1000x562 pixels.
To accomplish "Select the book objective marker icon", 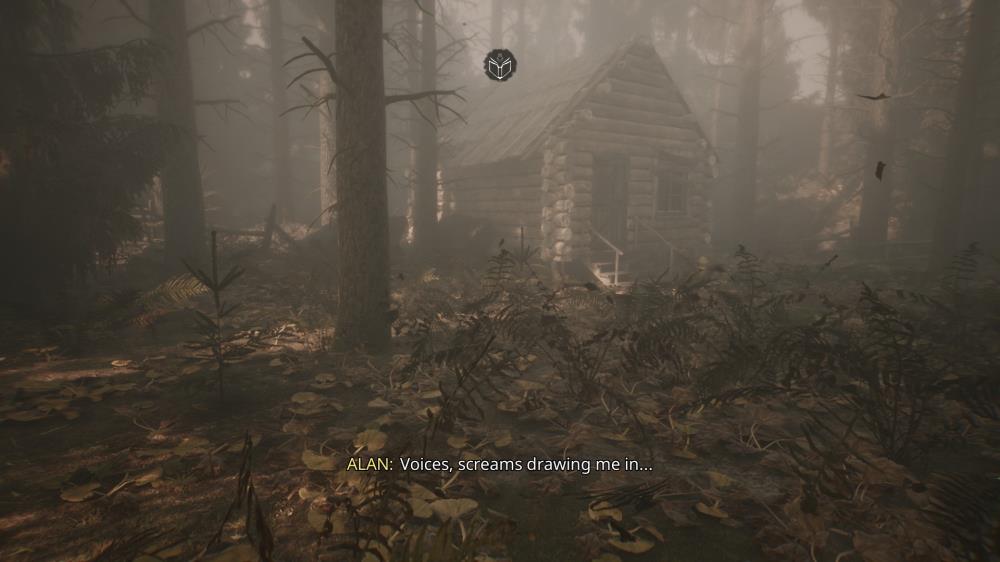I will pyautogui.click(x=500, y=66).
